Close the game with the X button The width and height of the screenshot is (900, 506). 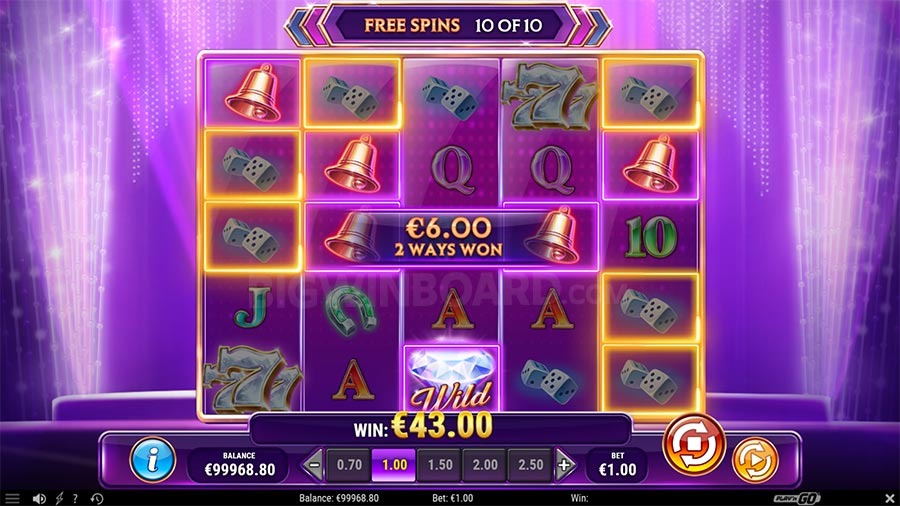(x=889, y=498)
